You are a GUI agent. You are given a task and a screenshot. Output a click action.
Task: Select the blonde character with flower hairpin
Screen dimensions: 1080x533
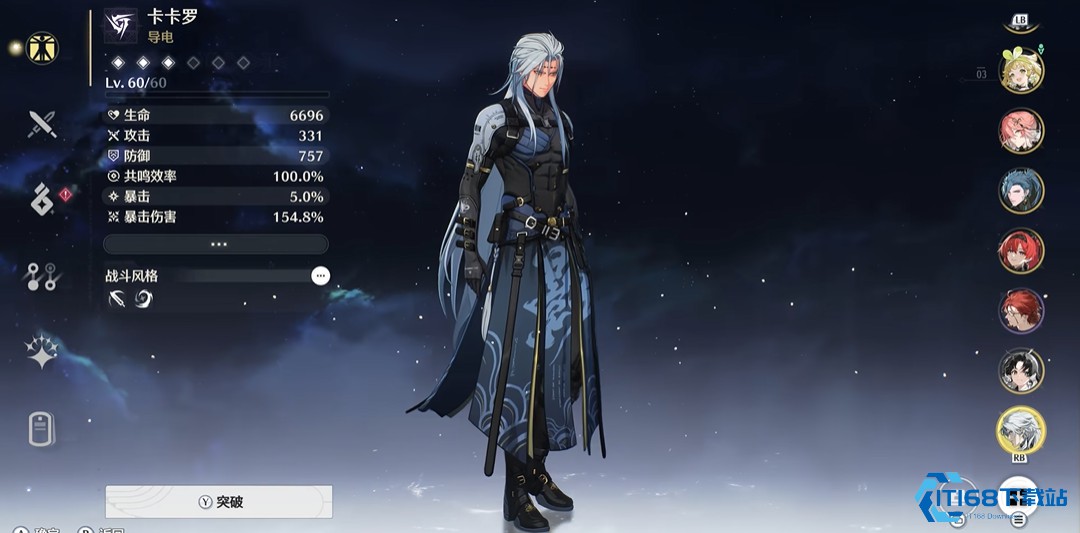[1021, 70]
